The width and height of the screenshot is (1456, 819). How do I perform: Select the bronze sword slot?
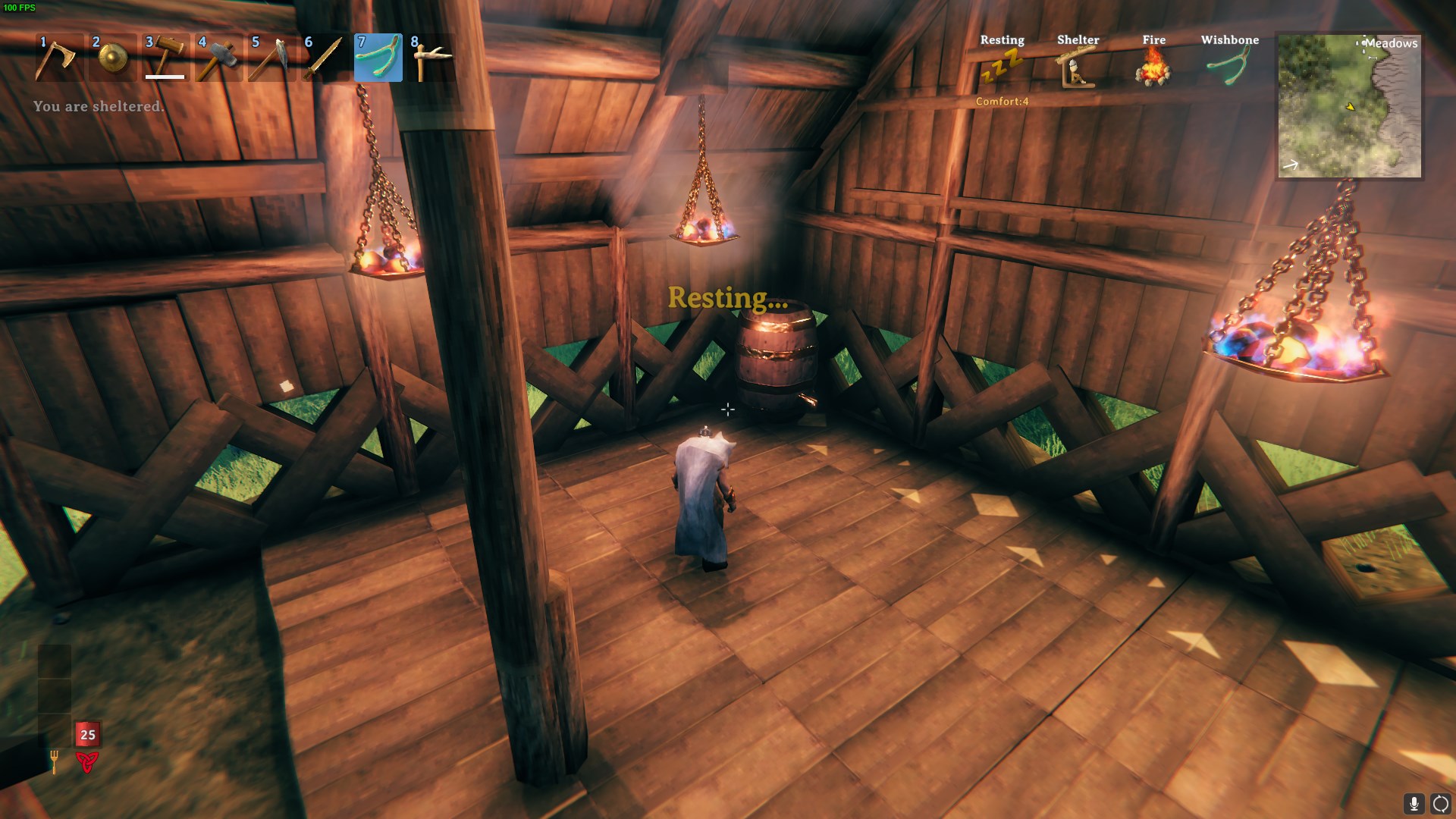(325, 58)
